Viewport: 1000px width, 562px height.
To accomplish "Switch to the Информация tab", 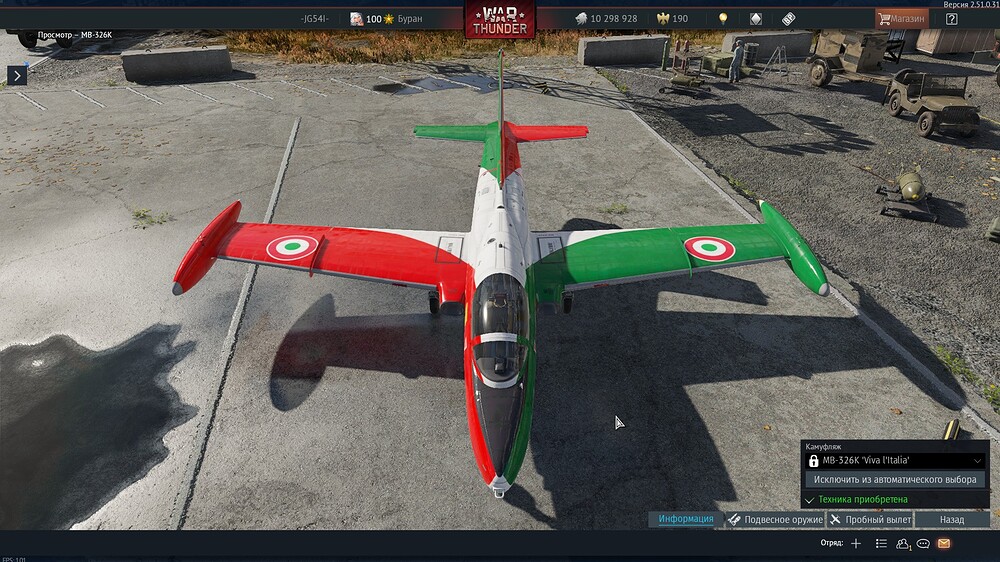I will tap(686, 519).
